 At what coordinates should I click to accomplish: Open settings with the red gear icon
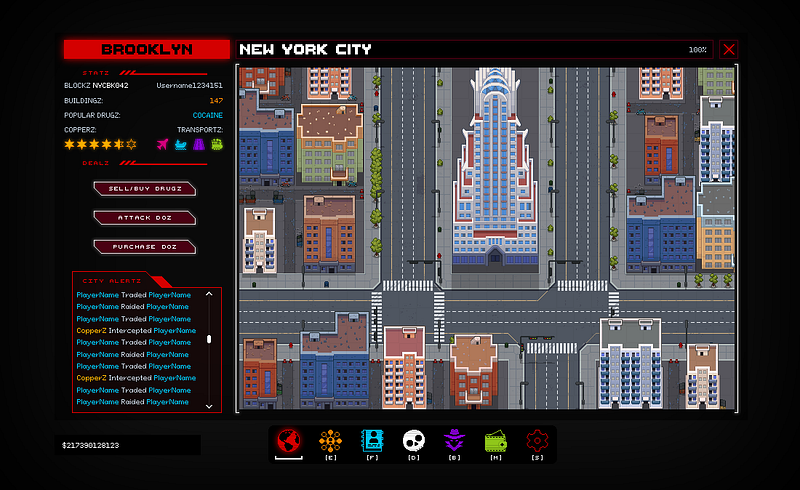point(538,441)
